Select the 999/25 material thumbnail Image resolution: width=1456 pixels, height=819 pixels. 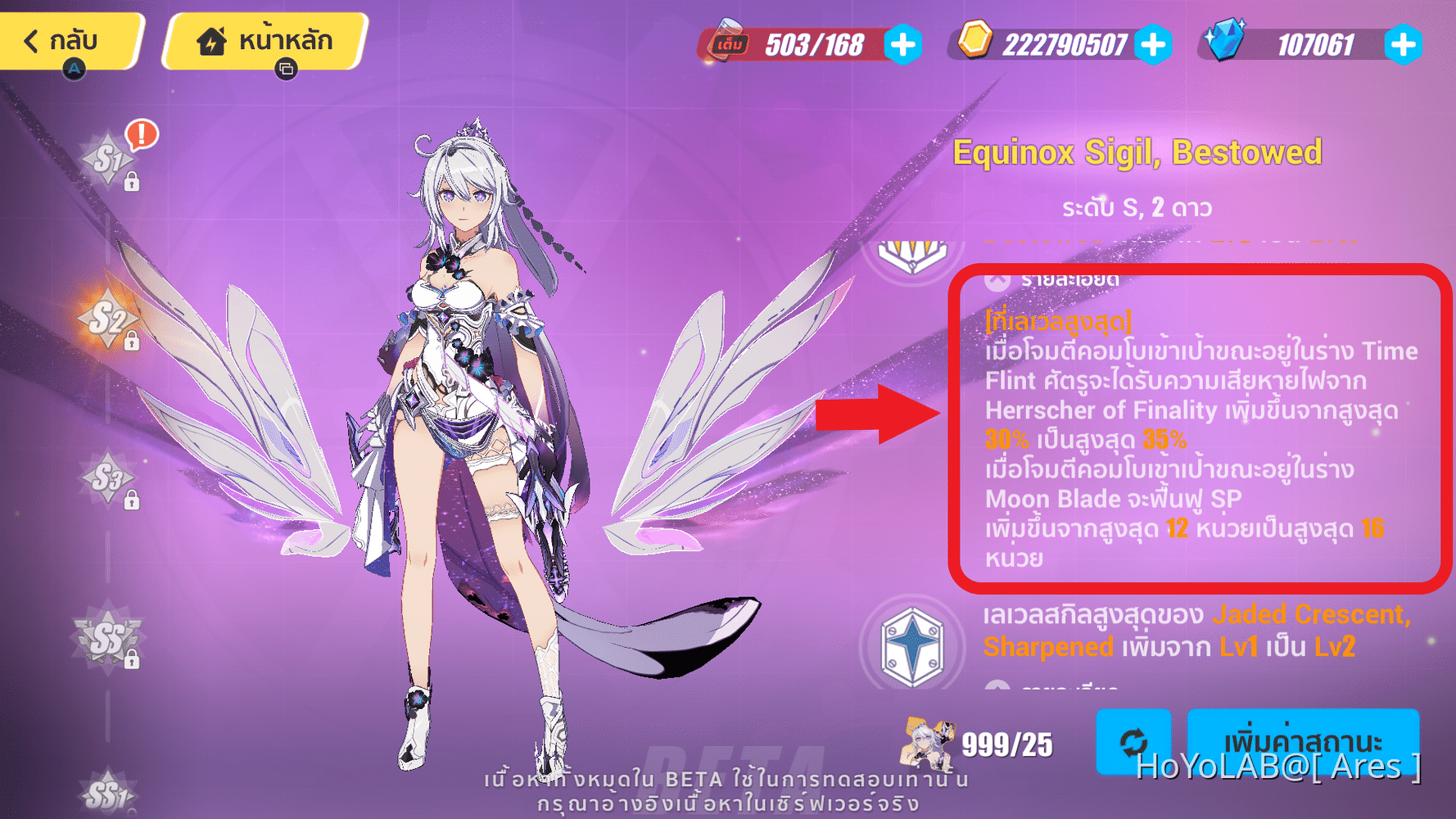click(929, 742)
